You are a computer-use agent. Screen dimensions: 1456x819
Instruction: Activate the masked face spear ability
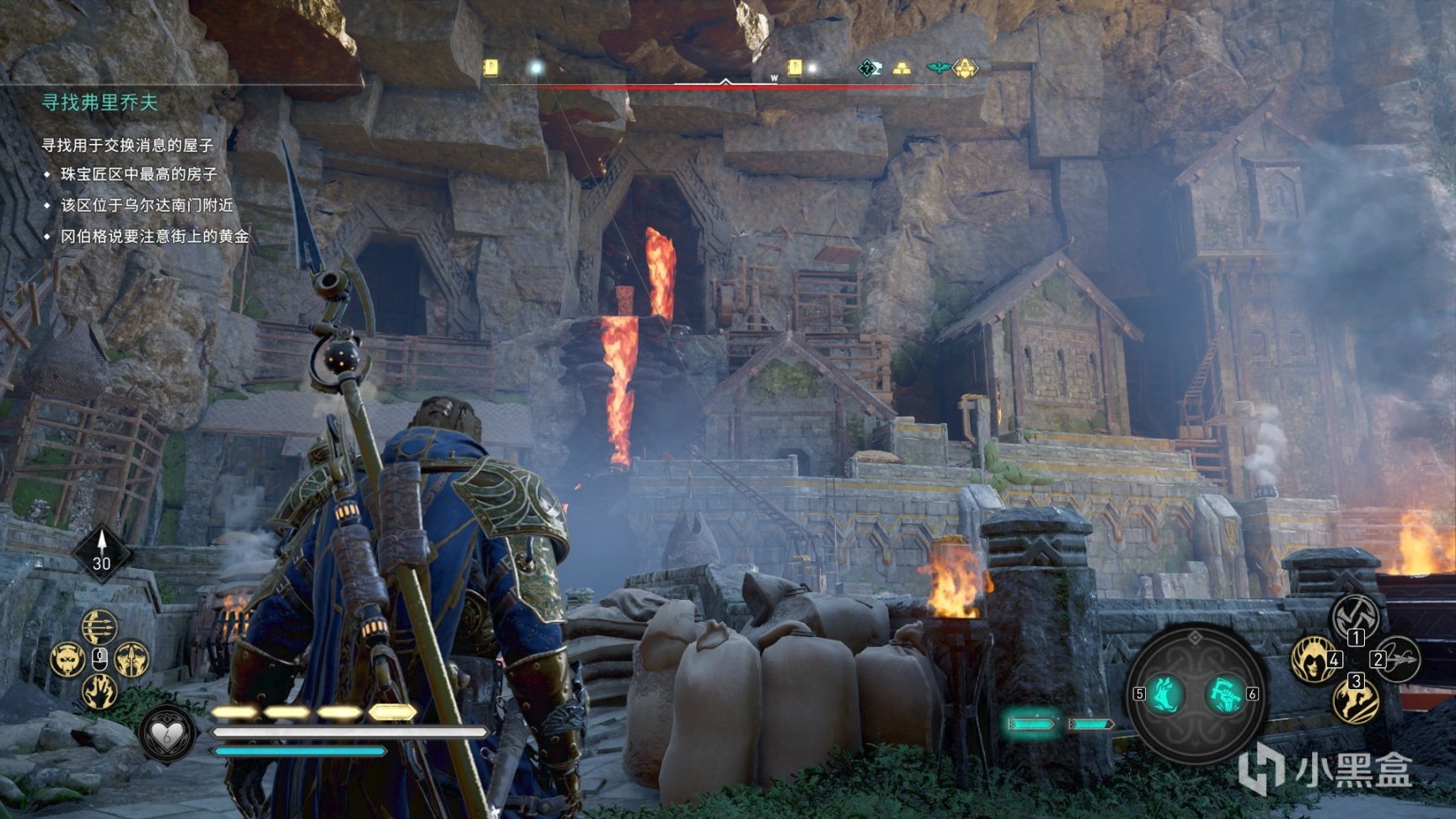[x=131, y=659]
